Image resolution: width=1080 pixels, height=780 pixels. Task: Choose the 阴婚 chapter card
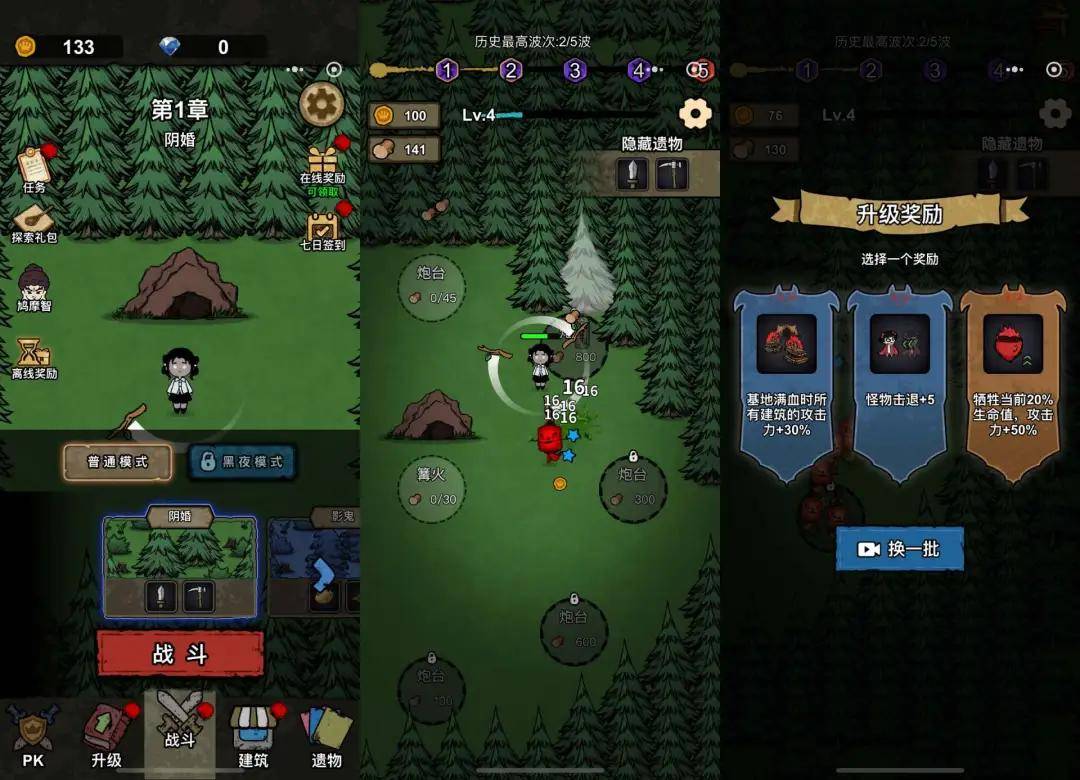[180, 565]
